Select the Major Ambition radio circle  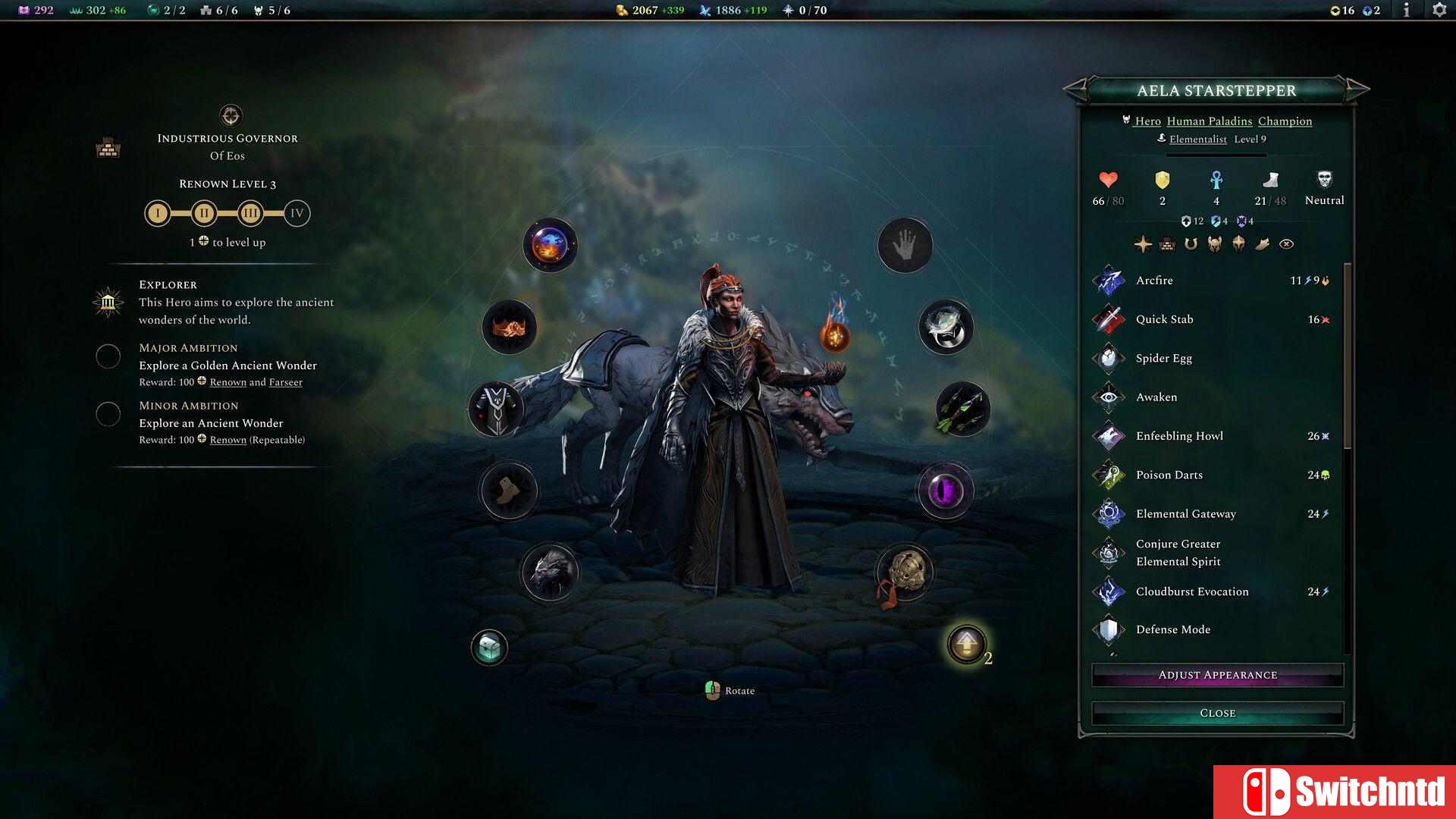pos(108,356)
